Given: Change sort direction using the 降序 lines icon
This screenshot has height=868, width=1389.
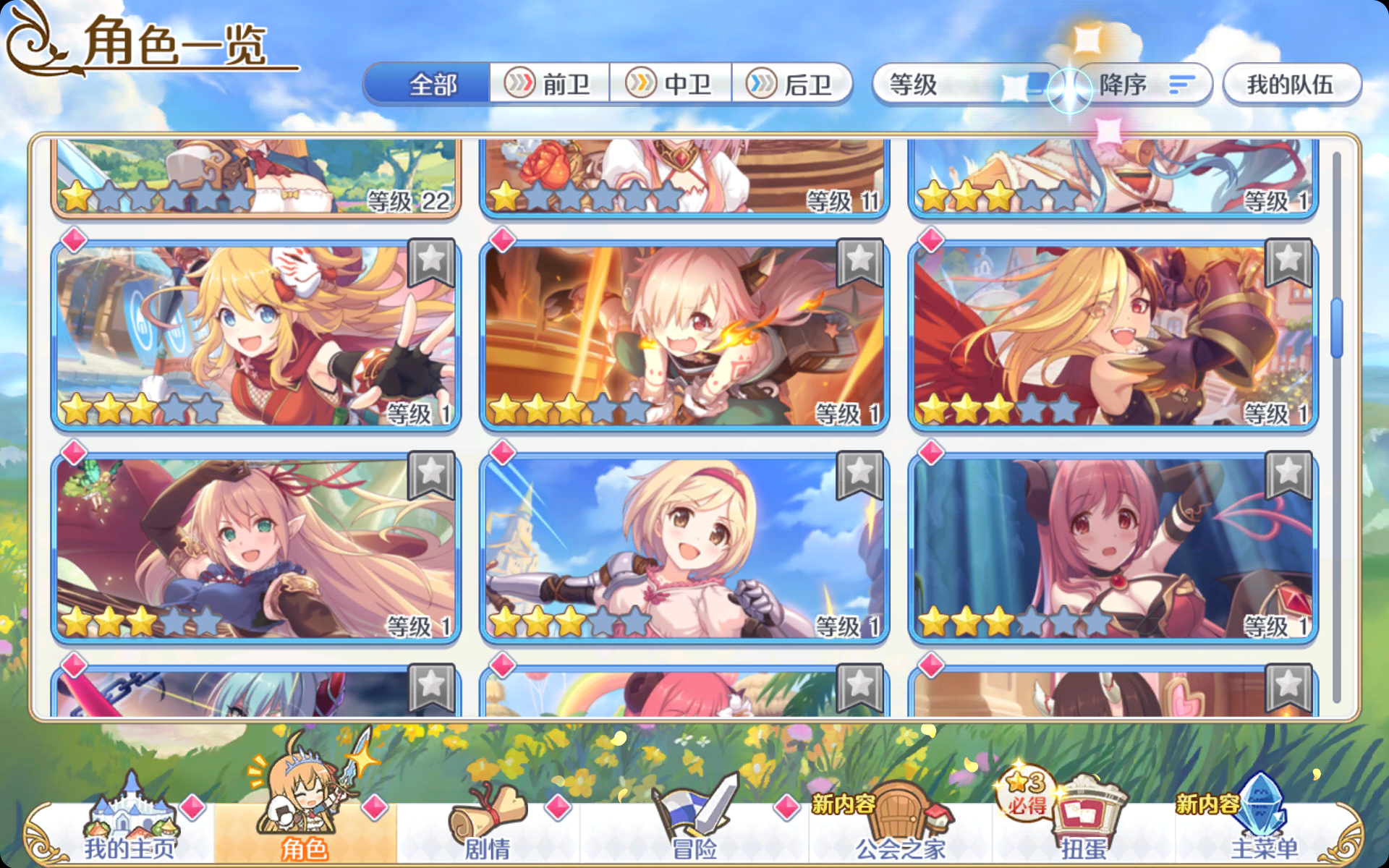Looking at the screenshot, I should [x=1179, y=85].
